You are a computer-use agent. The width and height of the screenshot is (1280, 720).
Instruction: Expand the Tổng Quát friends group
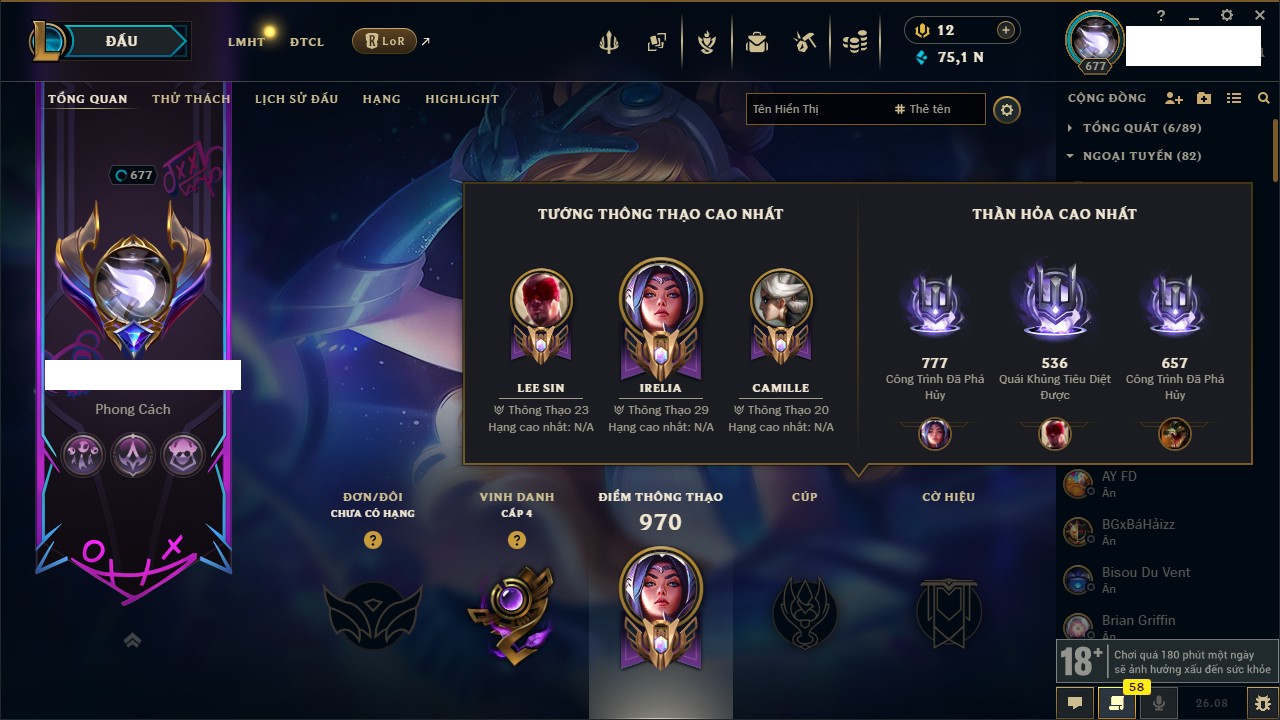coord(1070,128)
